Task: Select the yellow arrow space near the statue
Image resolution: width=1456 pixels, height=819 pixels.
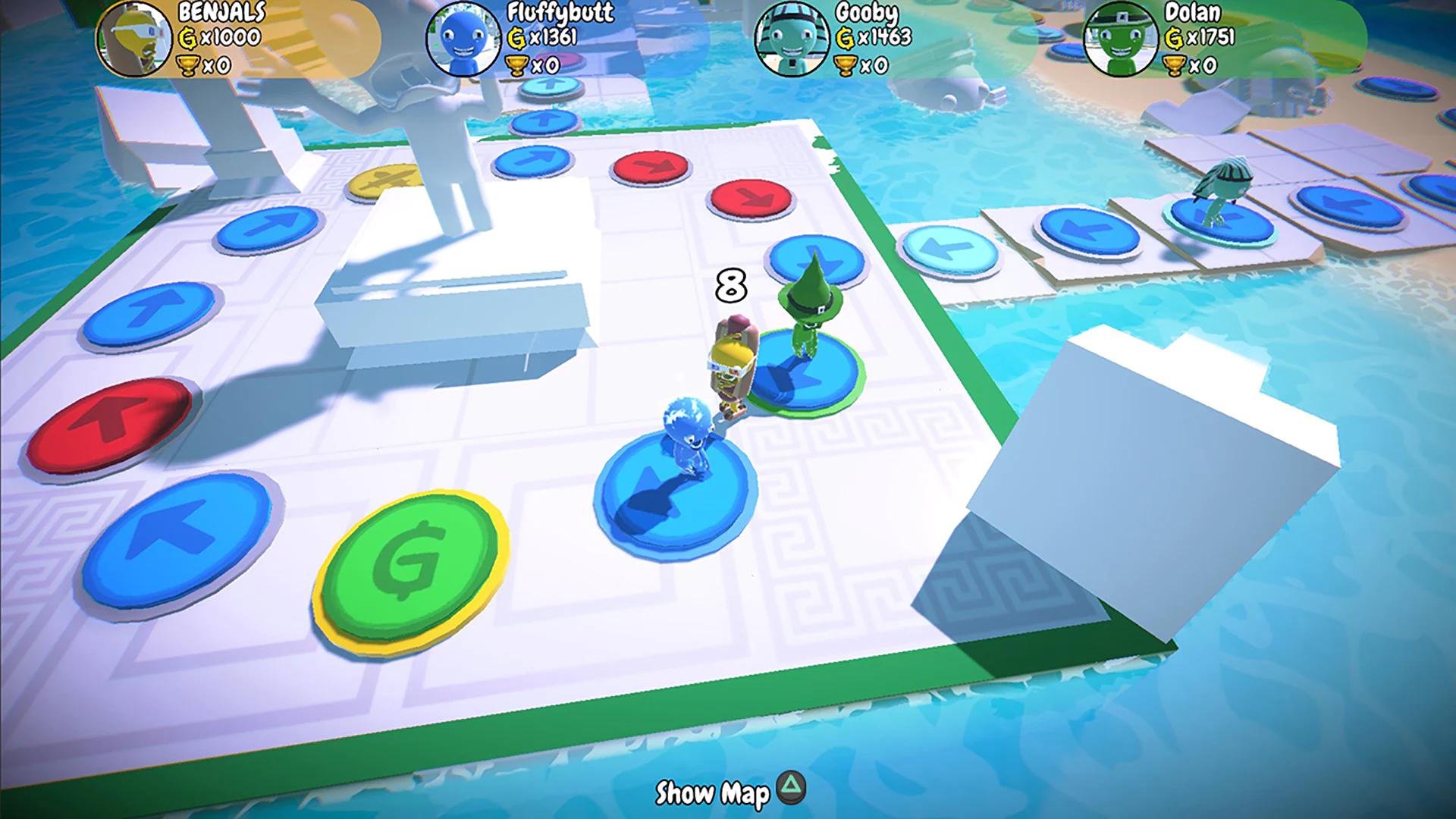Action: click(x=385, y=182)
